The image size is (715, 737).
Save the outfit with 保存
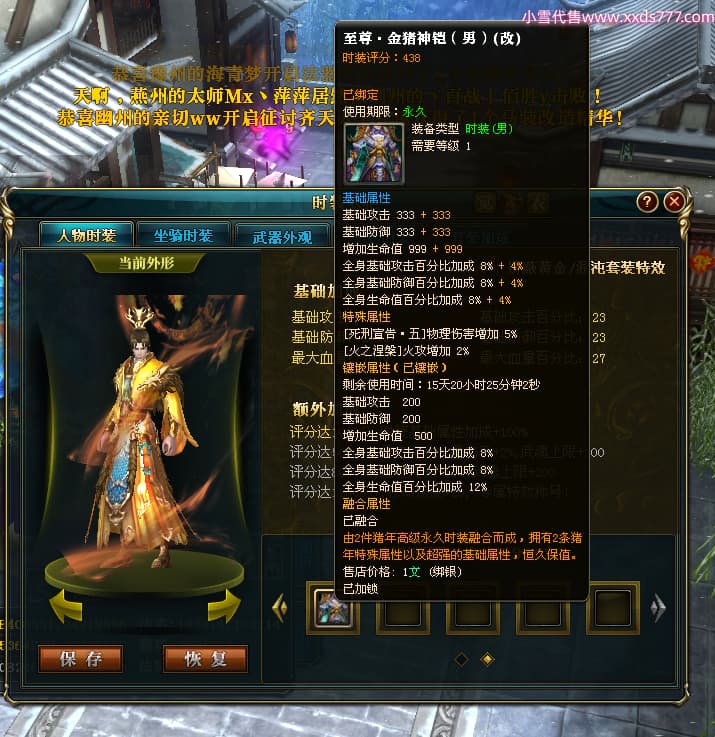click(81, 658)
